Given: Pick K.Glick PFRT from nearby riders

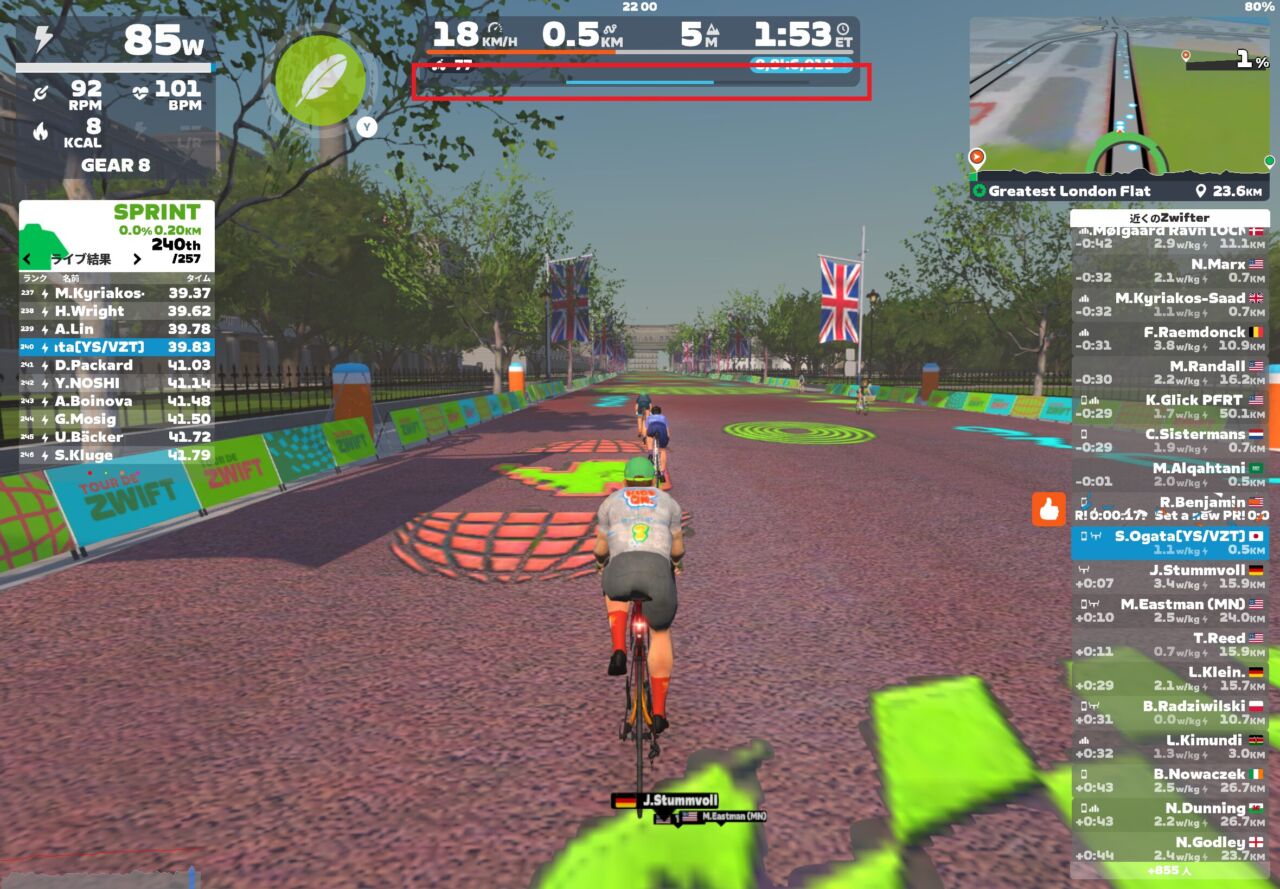Looking at the screenshot, I should click(1170, 407).
